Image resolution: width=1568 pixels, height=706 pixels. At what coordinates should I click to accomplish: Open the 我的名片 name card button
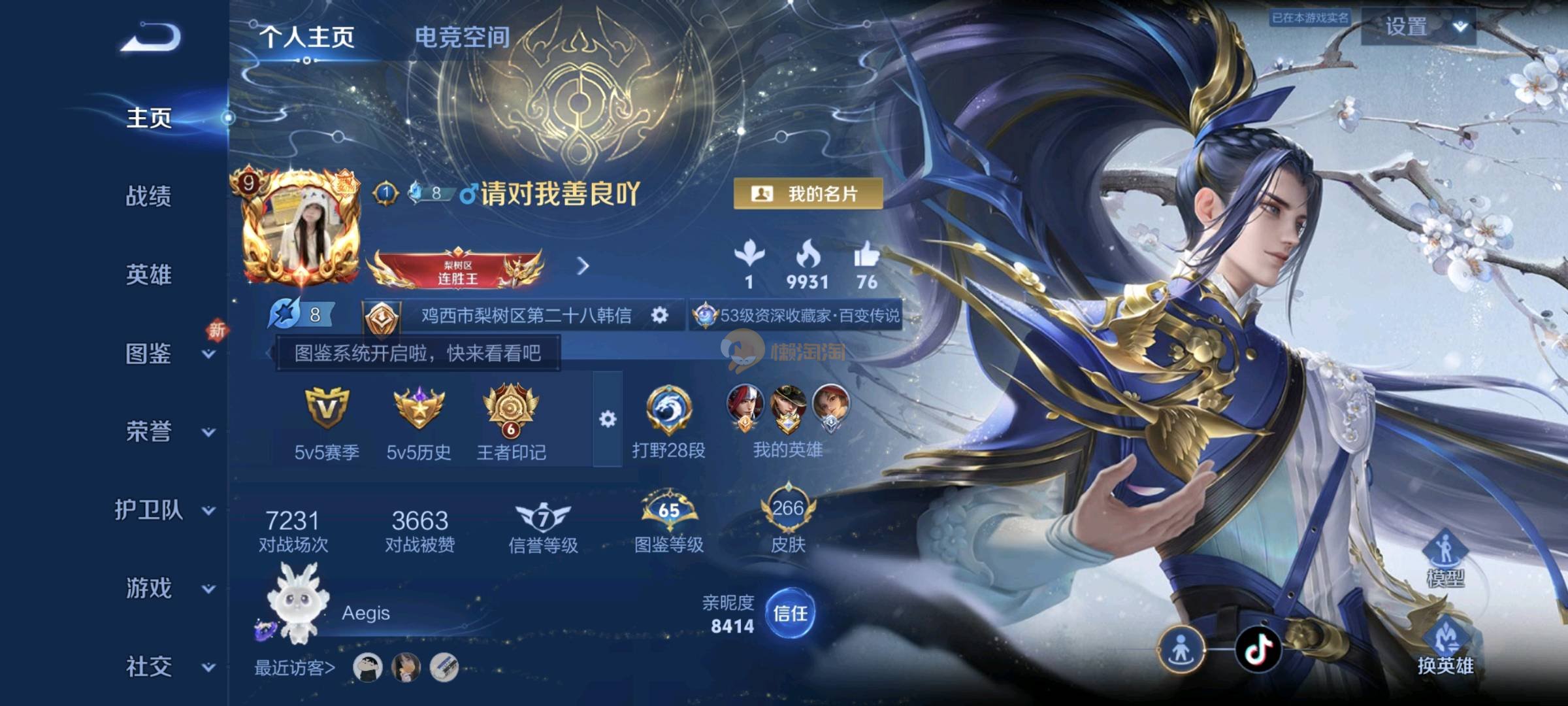(x=808, y=193)
